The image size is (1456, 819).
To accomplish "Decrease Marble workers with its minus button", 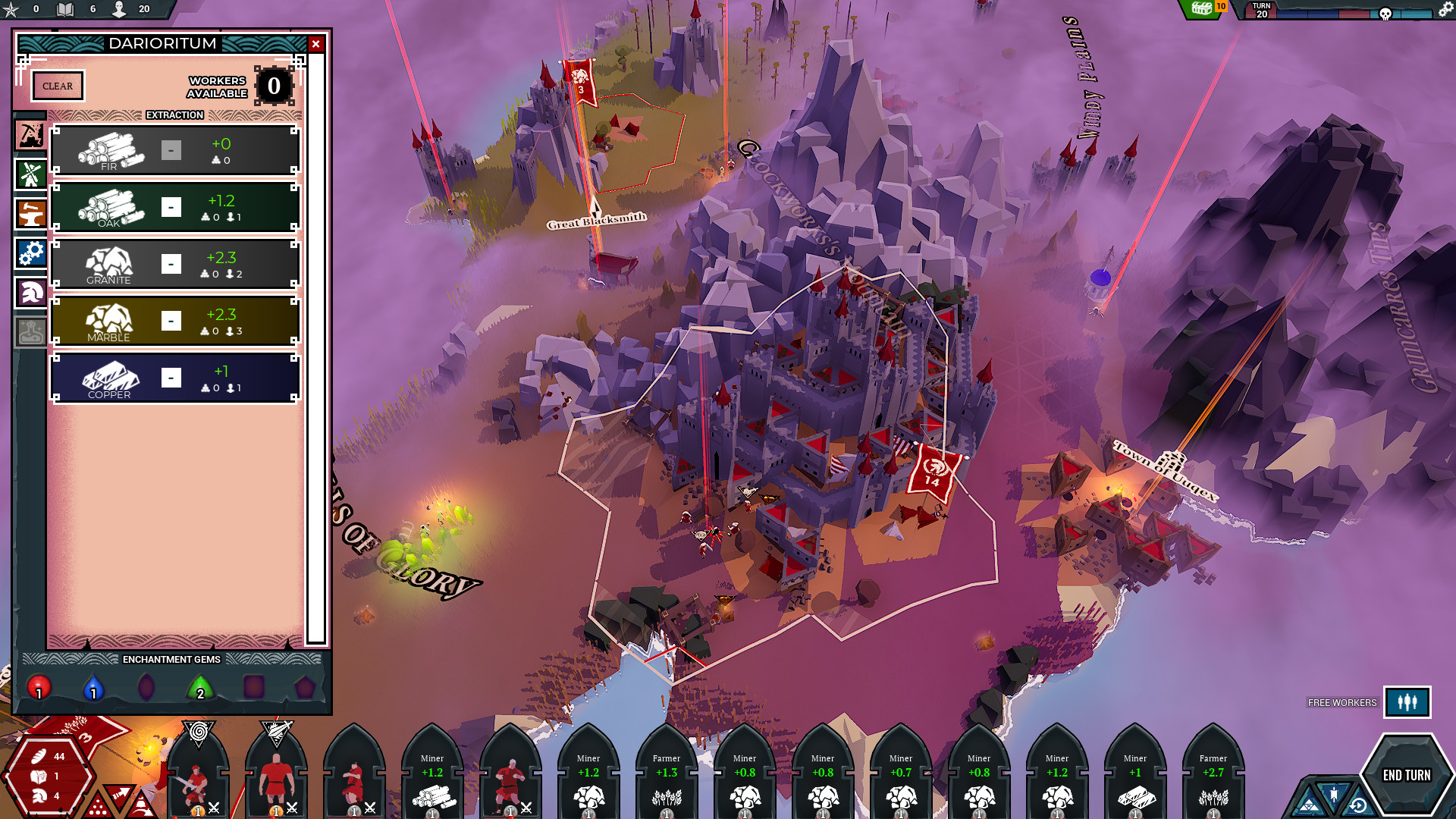I will point(172,321).
